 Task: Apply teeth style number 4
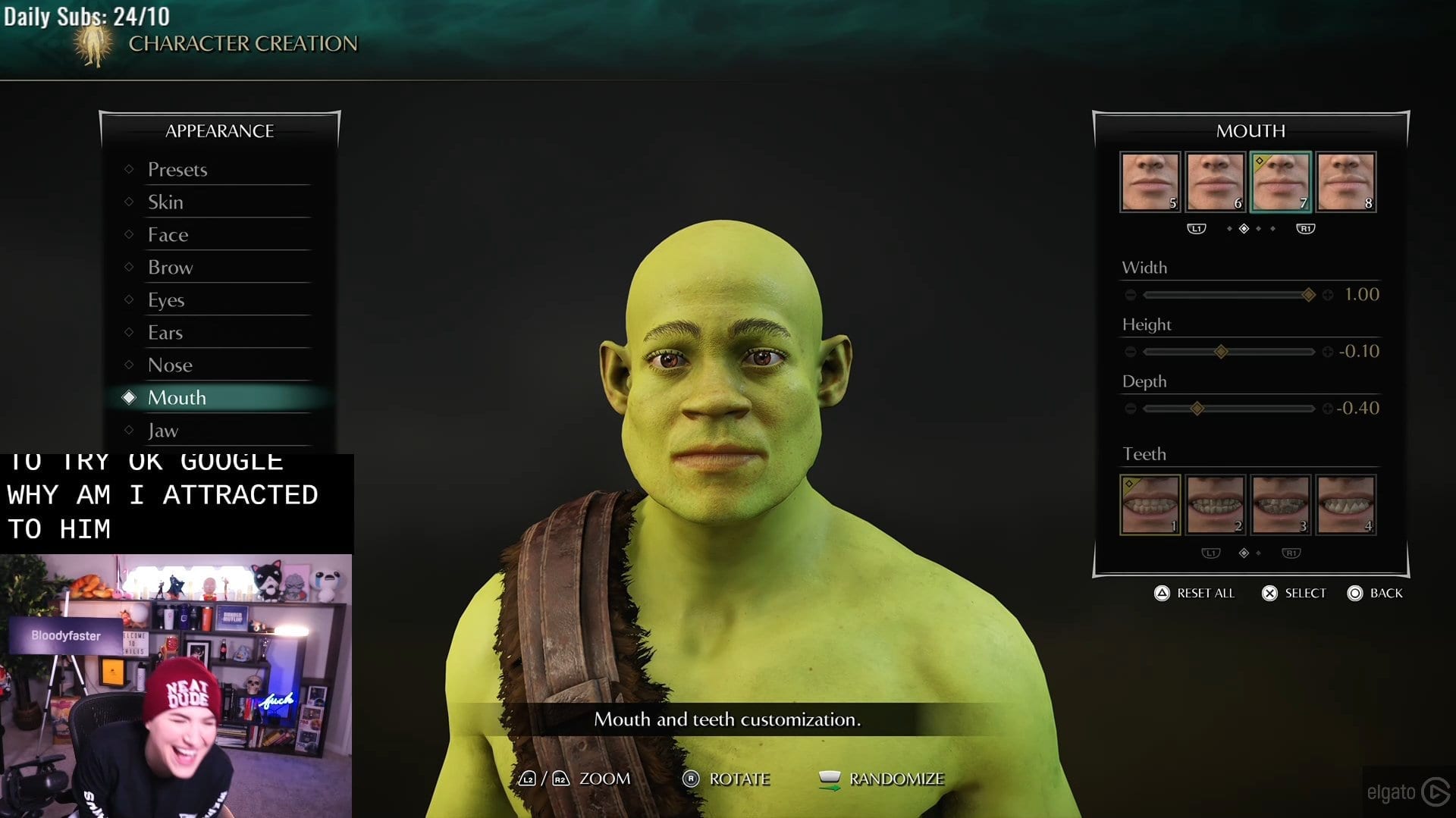1345,505
